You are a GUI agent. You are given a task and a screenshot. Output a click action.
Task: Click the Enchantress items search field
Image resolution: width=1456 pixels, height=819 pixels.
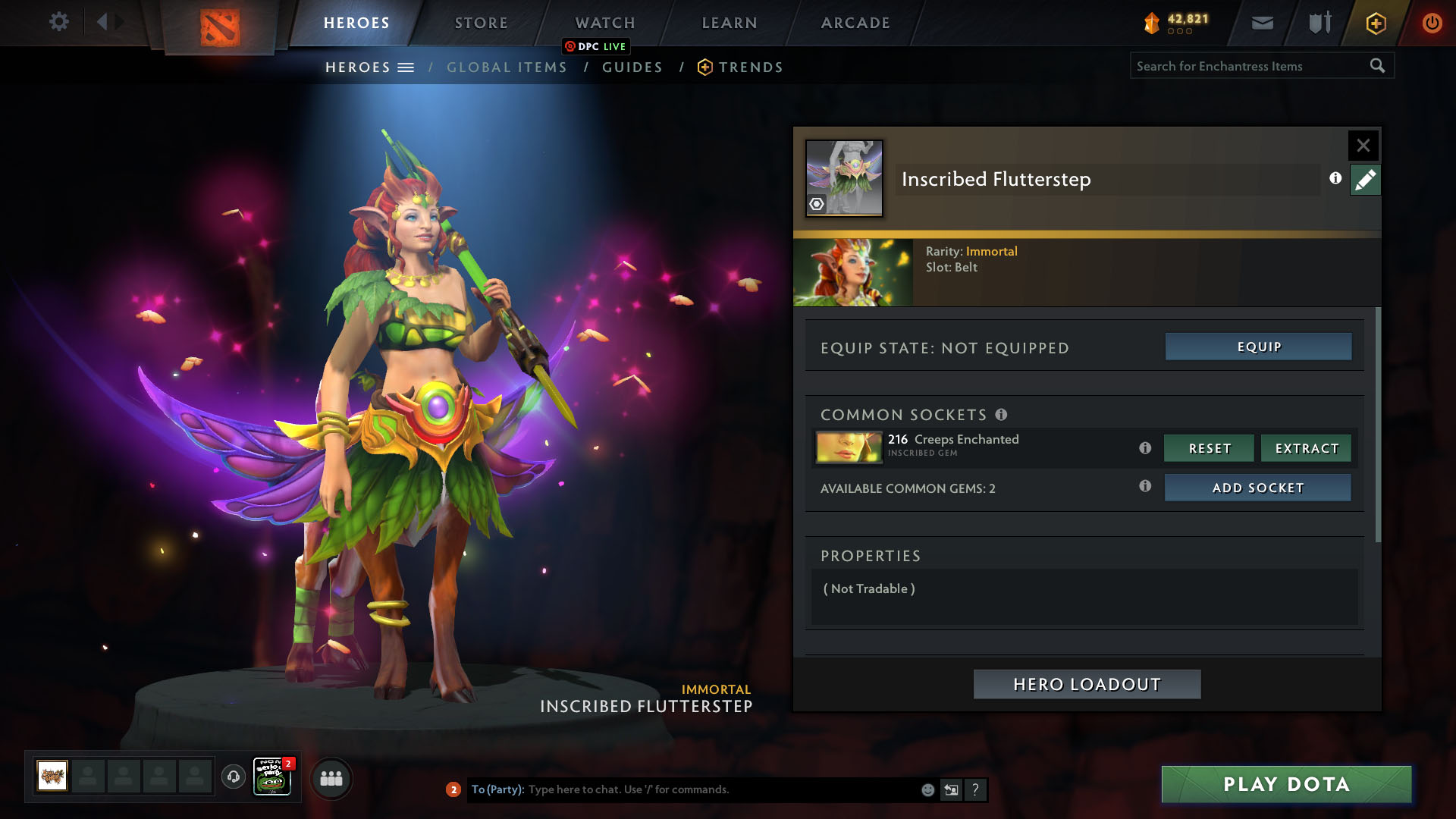click(1250, 66)
